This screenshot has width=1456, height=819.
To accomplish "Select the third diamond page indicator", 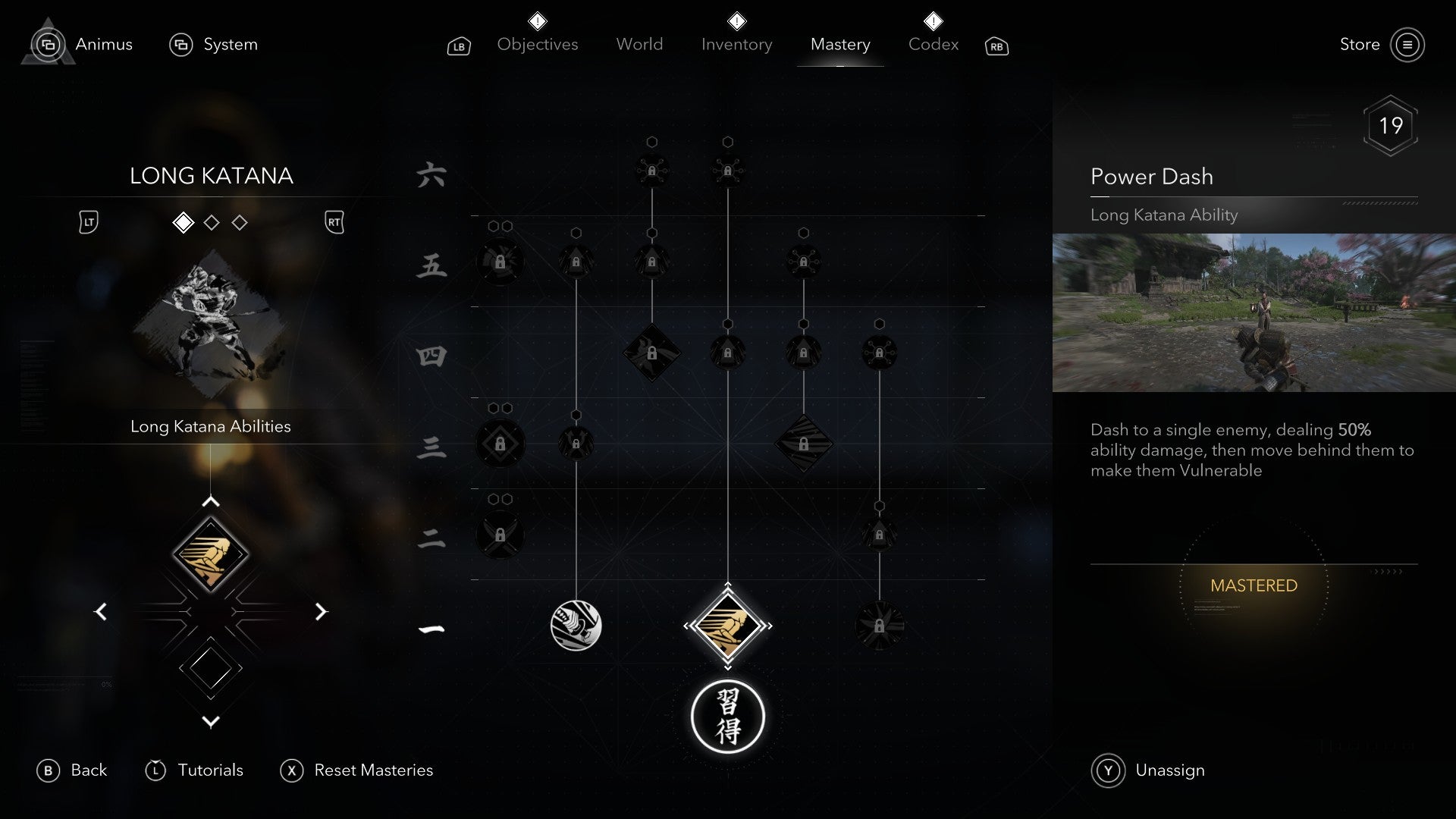I will click(240, 222).
